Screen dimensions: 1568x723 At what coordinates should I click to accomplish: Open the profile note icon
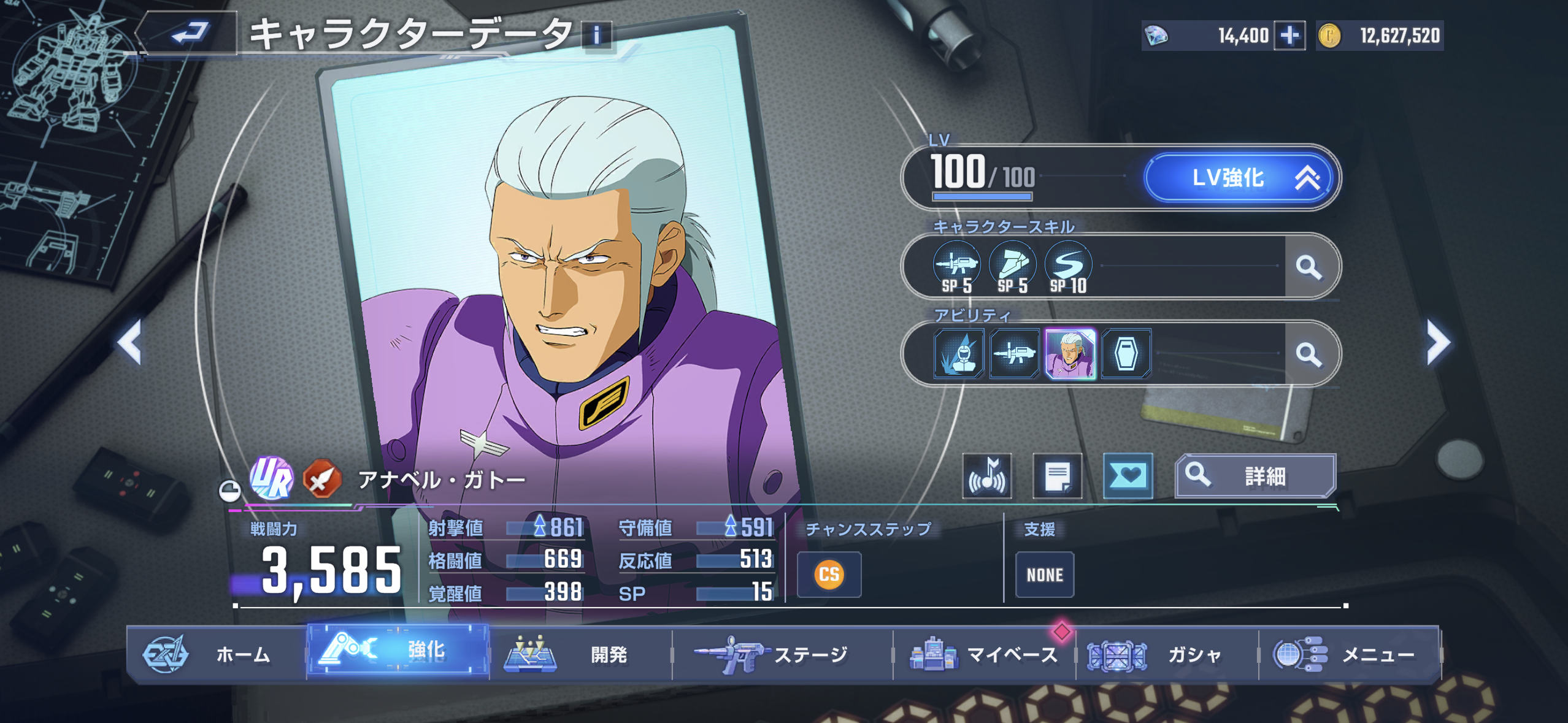pos(1057,476)
